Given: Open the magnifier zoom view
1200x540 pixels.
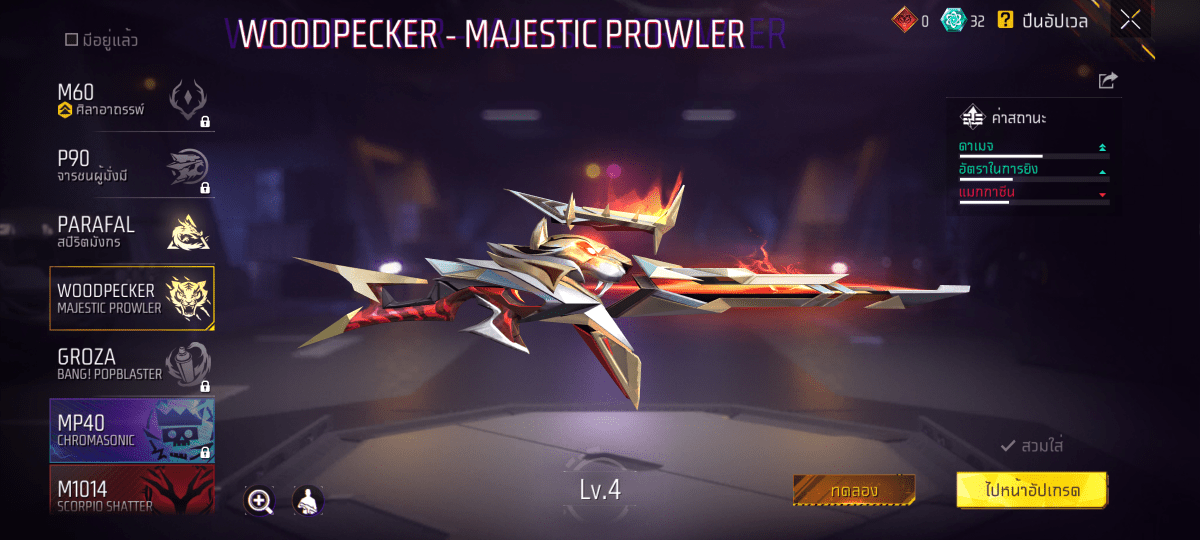Looking at the screenshot, I should click(x=260, y=501).
